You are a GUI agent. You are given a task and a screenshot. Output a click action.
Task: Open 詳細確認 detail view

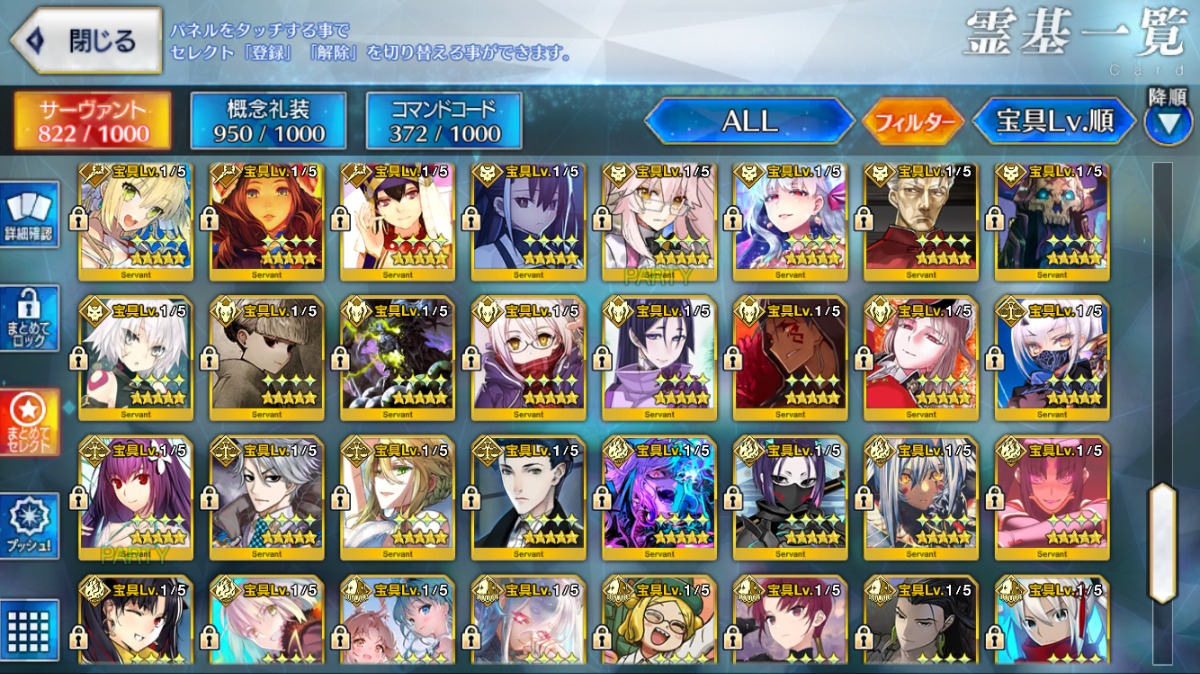coord(32,215)
